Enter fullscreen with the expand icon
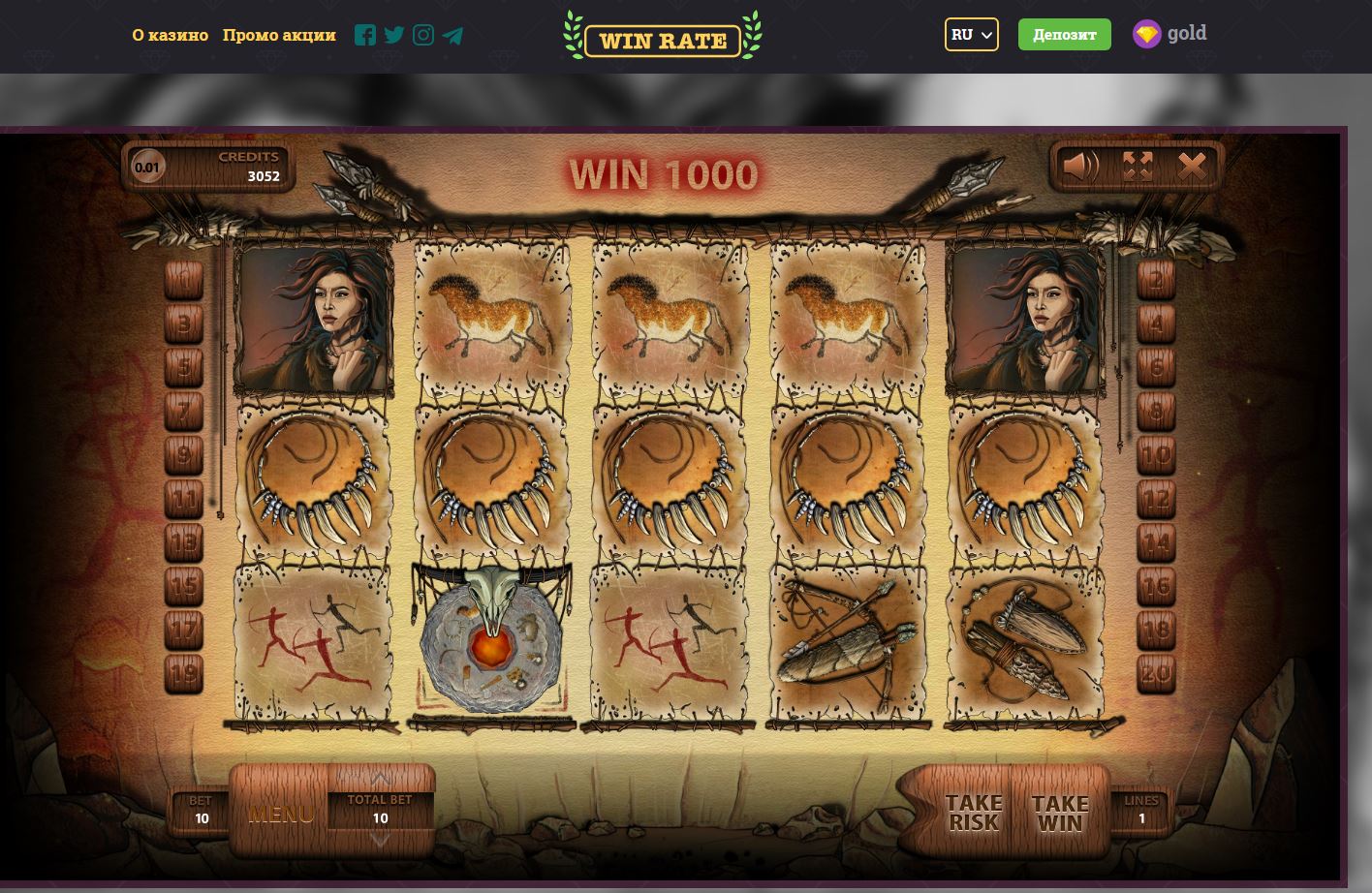Image resolution: width=1372 pixels, height=893 pixels. point(1138,167)
